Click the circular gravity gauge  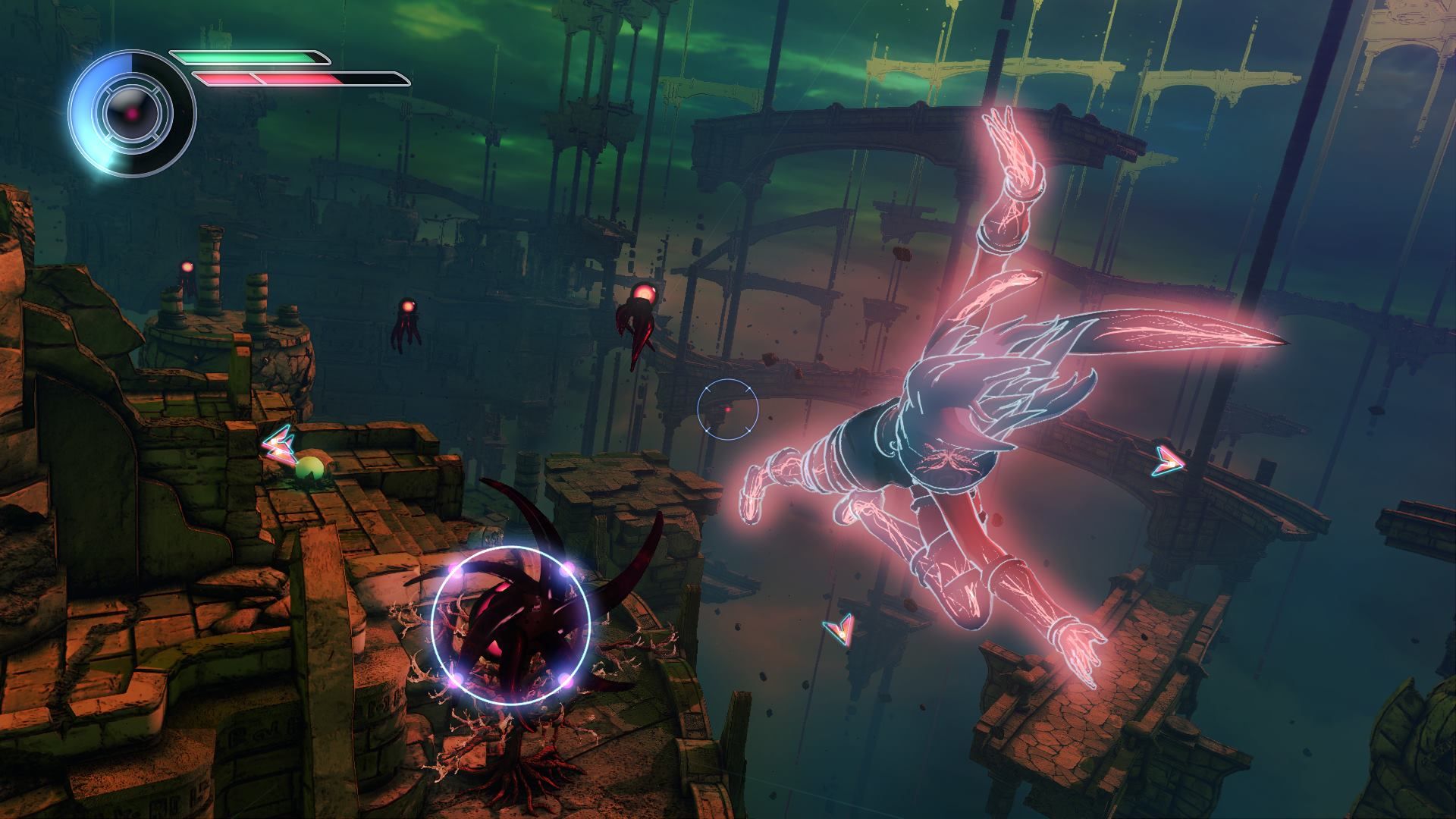[132, 114]
